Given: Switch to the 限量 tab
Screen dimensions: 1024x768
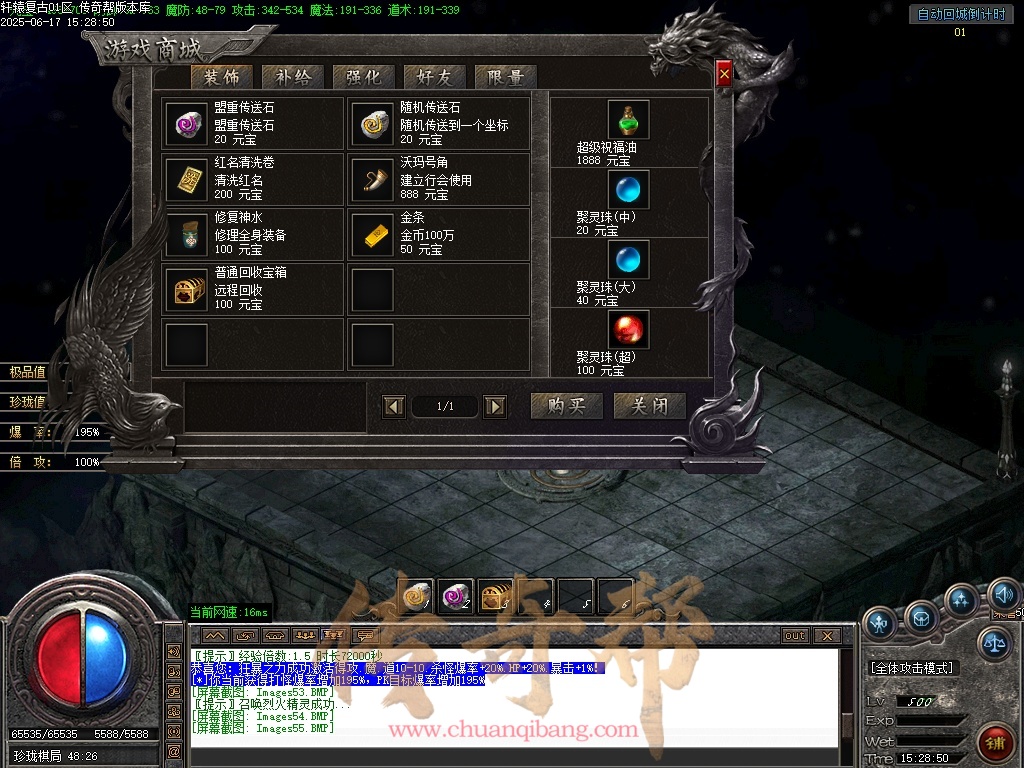Looking at the screenshot, I should (x=506, y=77).
